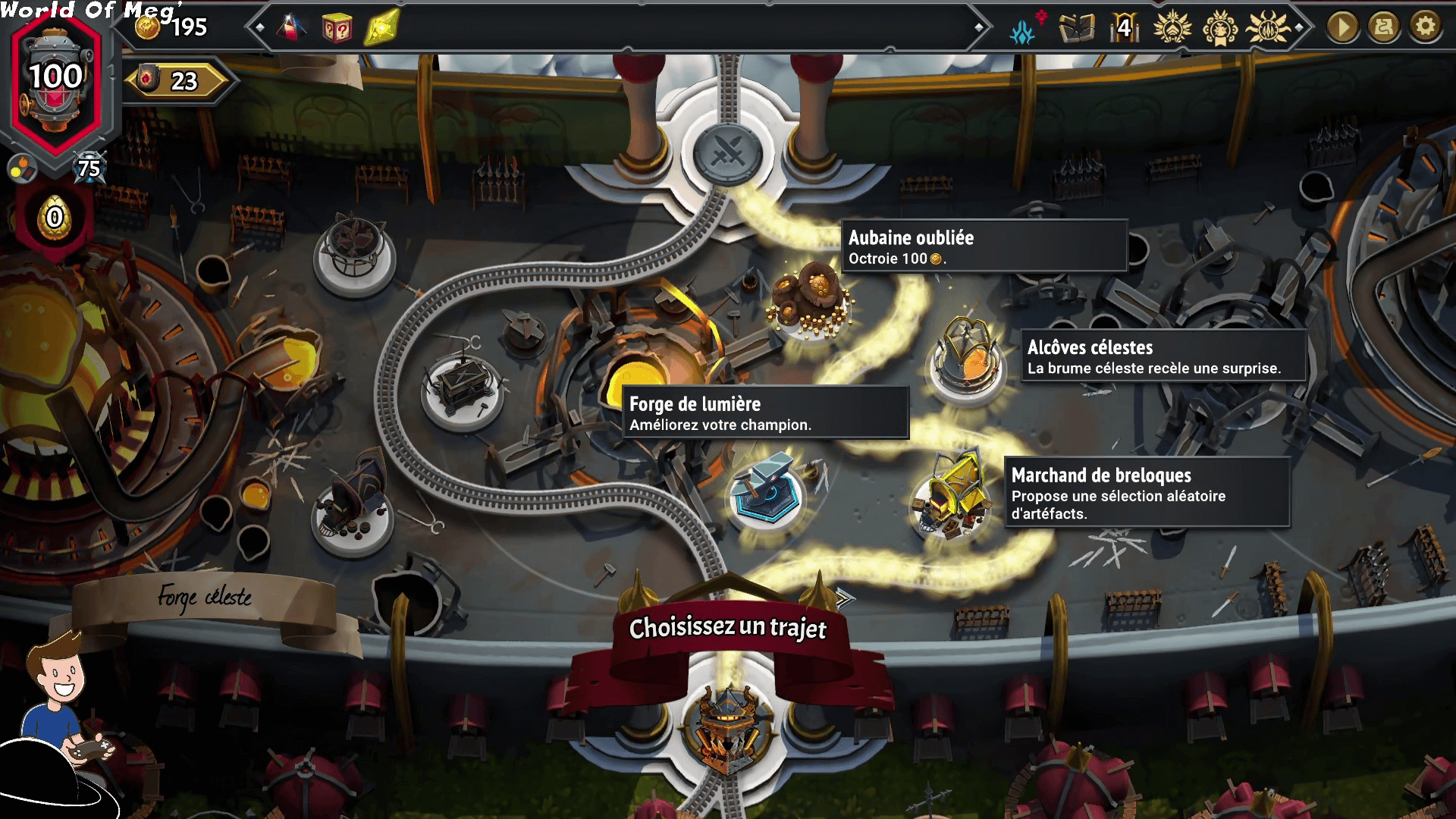Click the golden dragon egg counter
1456x819 pixels.
(55, 218)
